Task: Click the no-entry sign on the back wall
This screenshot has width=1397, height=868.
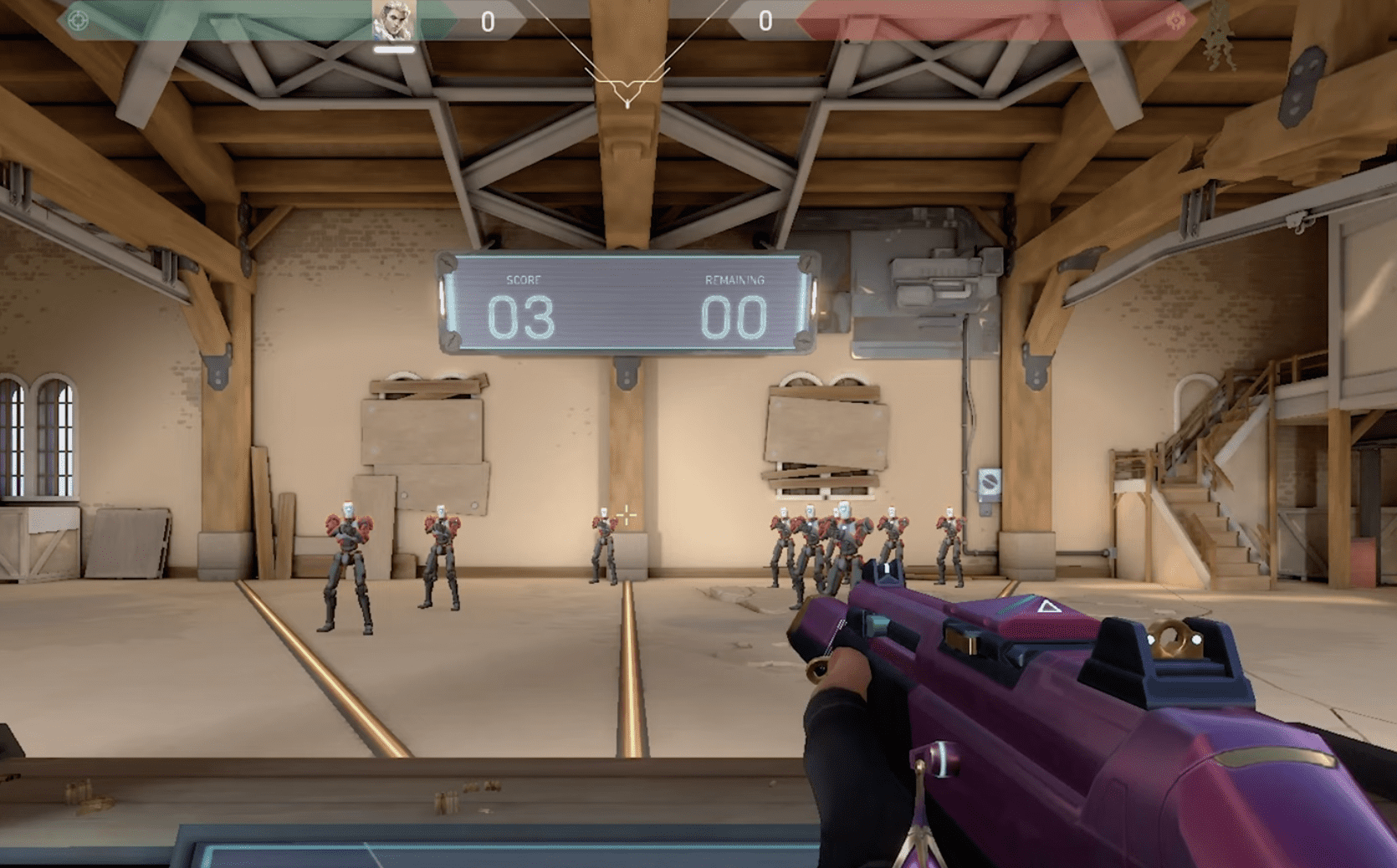Action: pos(990,482)
